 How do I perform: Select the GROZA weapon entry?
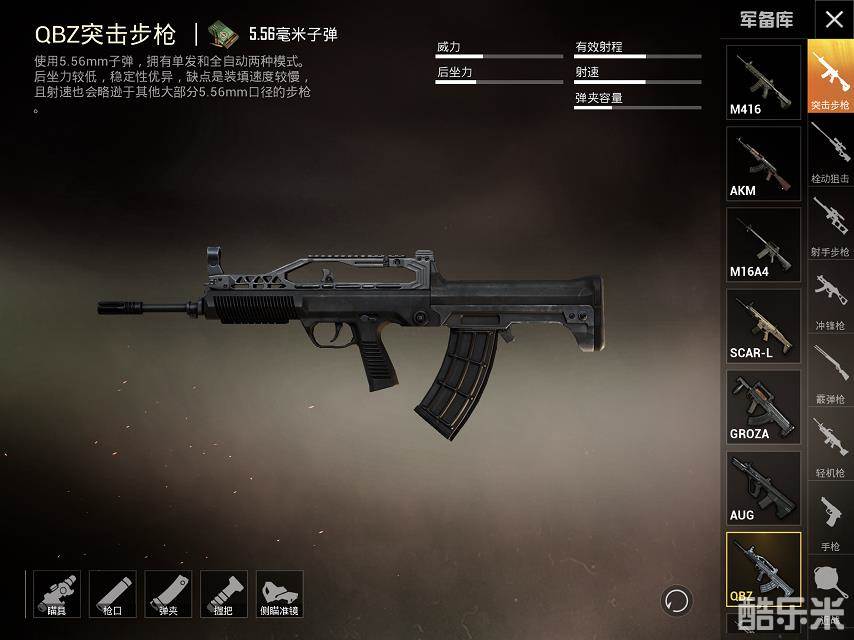coord(763,407)
